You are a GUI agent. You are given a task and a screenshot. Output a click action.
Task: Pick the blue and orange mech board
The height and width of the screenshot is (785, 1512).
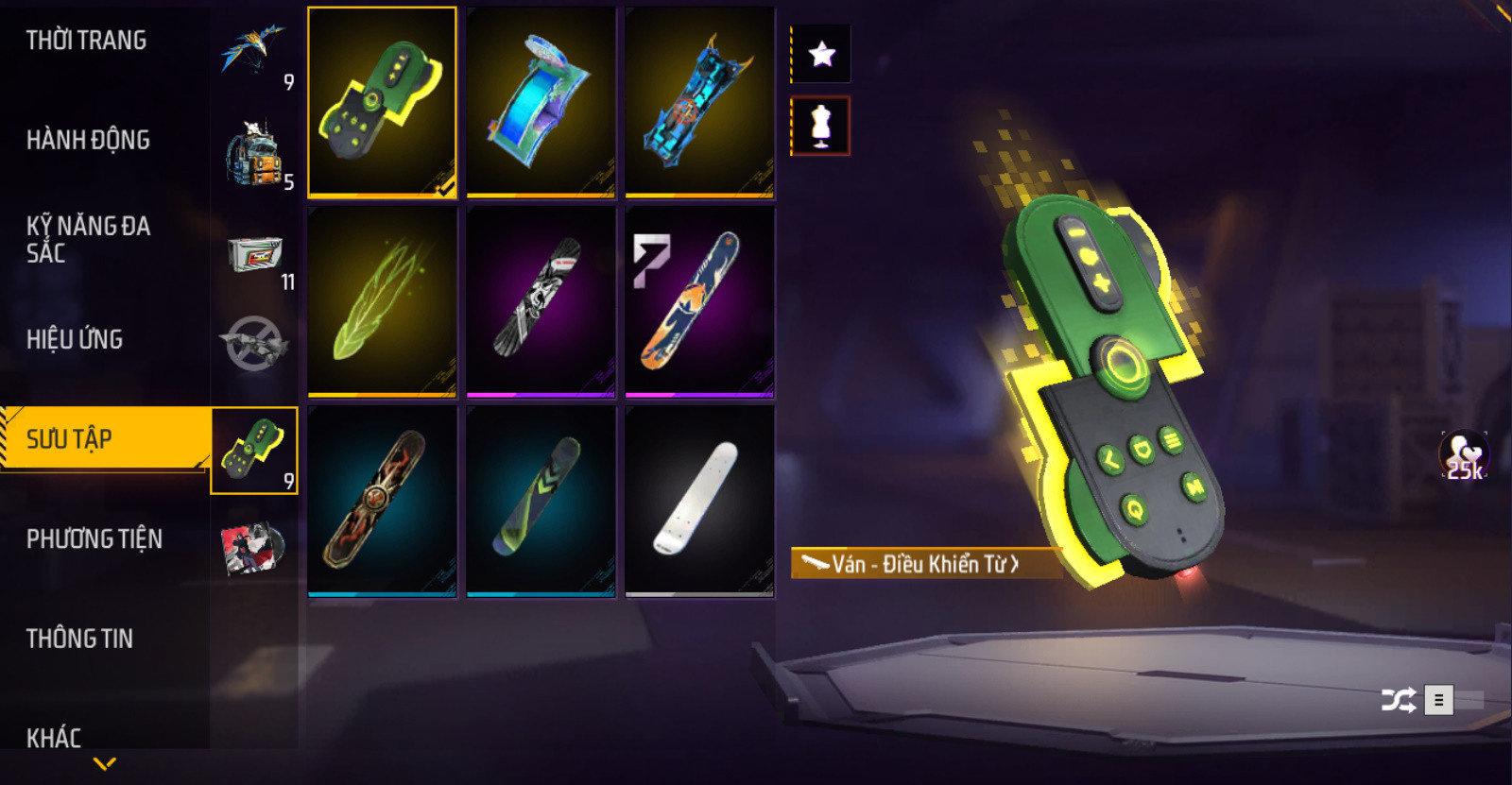pos(699,102)
